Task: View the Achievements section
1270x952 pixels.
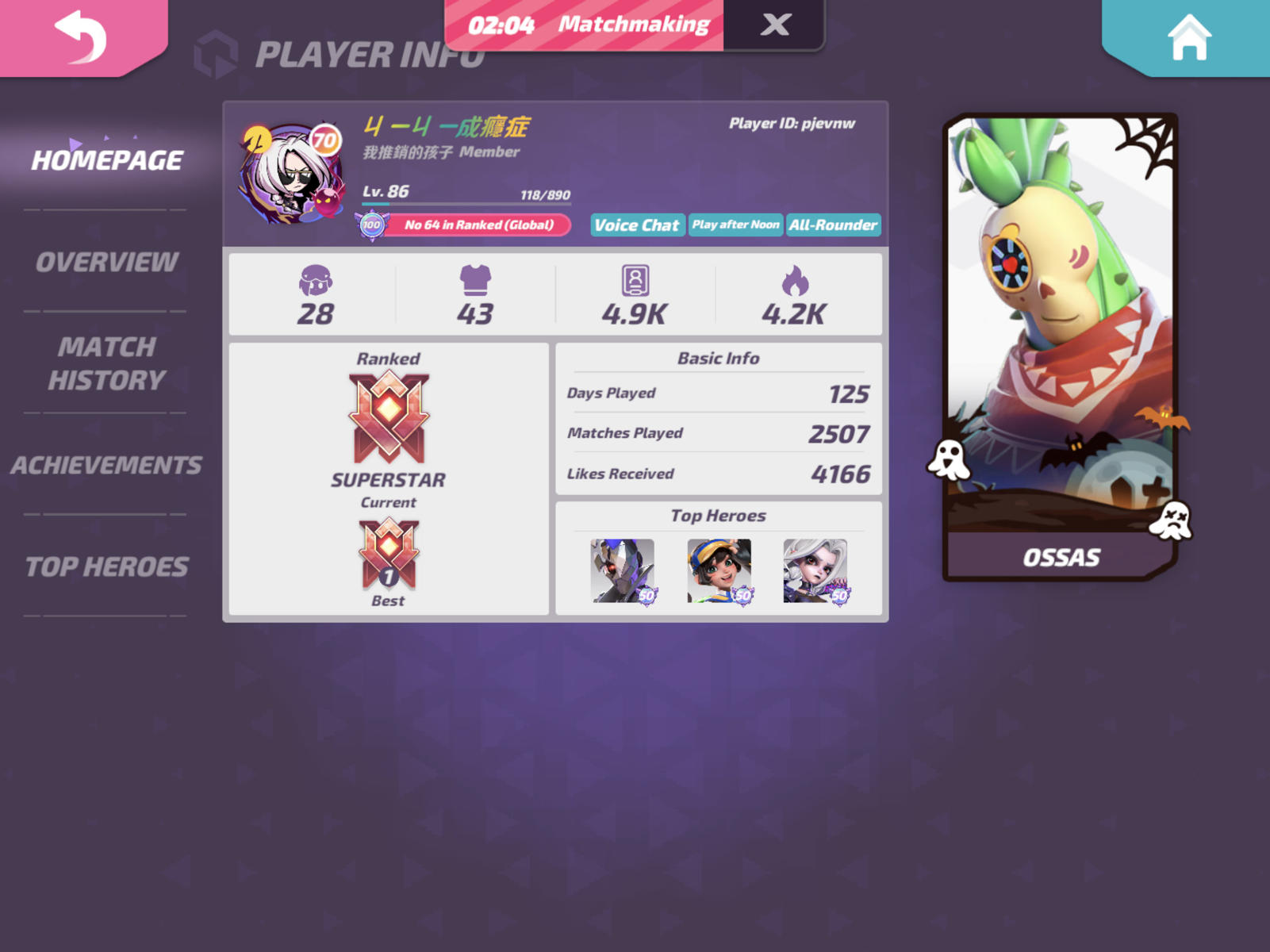Action: click(107, 465)
